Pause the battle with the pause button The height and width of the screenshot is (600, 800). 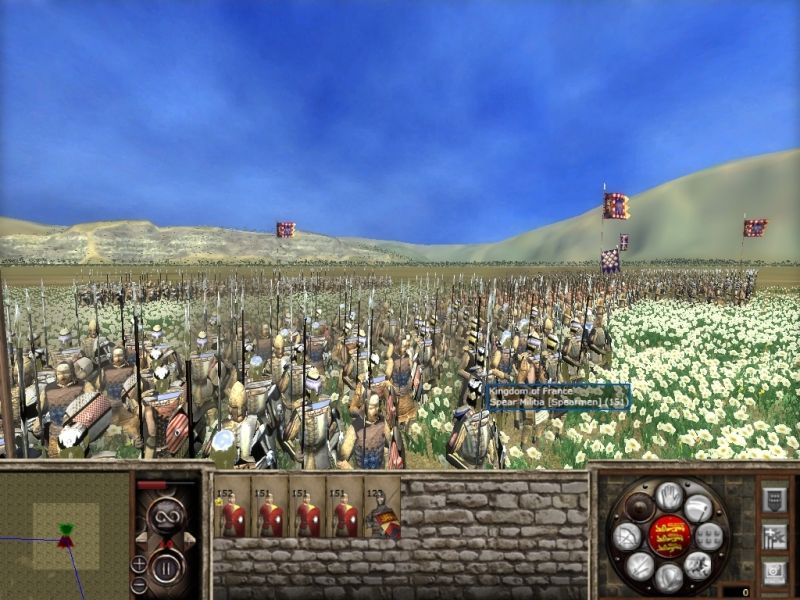point(165,567)
